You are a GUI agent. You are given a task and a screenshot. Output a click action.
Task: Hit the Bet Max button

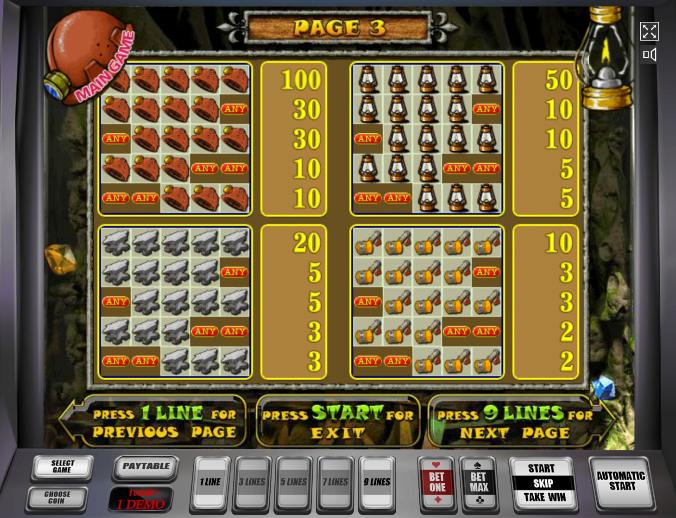pyautogui.click(x=478, y=481)
